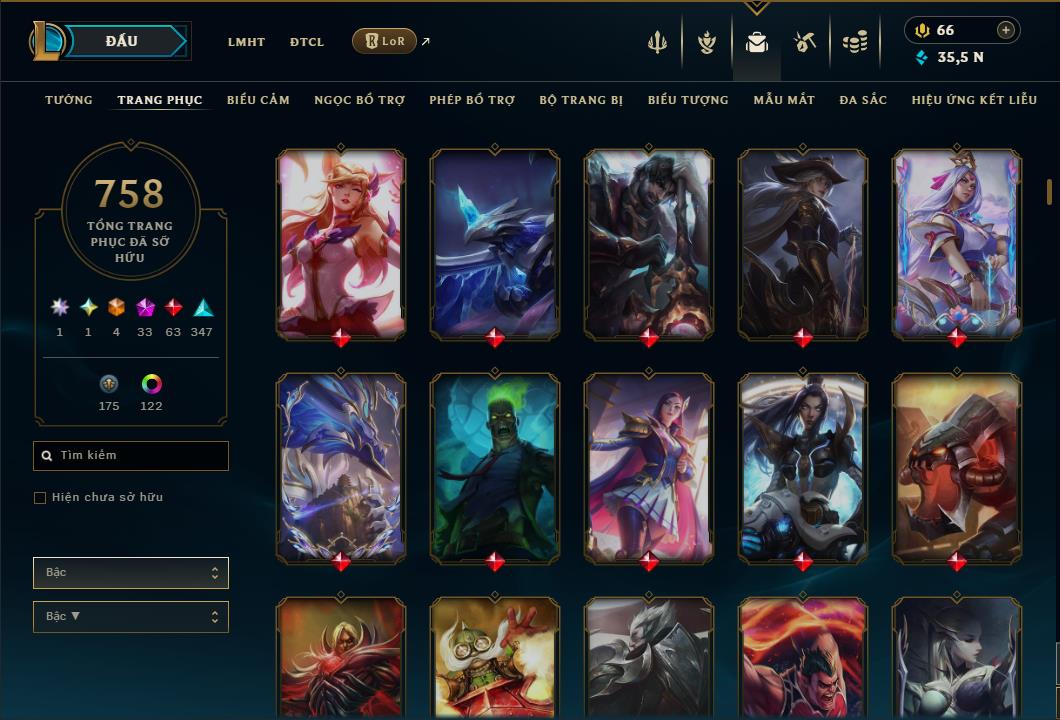This screenshot has height=720, width=1060.
Task: Open HIỆU ỨNG KẾT LIỄU tab
Action: (974, 100)
